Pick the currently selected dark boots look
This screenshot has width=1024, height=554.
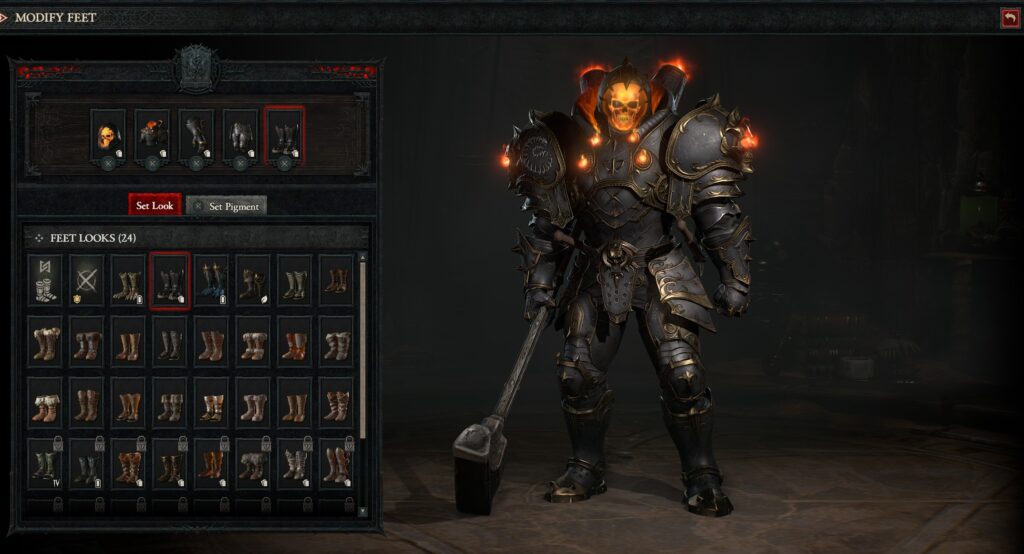click(x=169, y=279)
